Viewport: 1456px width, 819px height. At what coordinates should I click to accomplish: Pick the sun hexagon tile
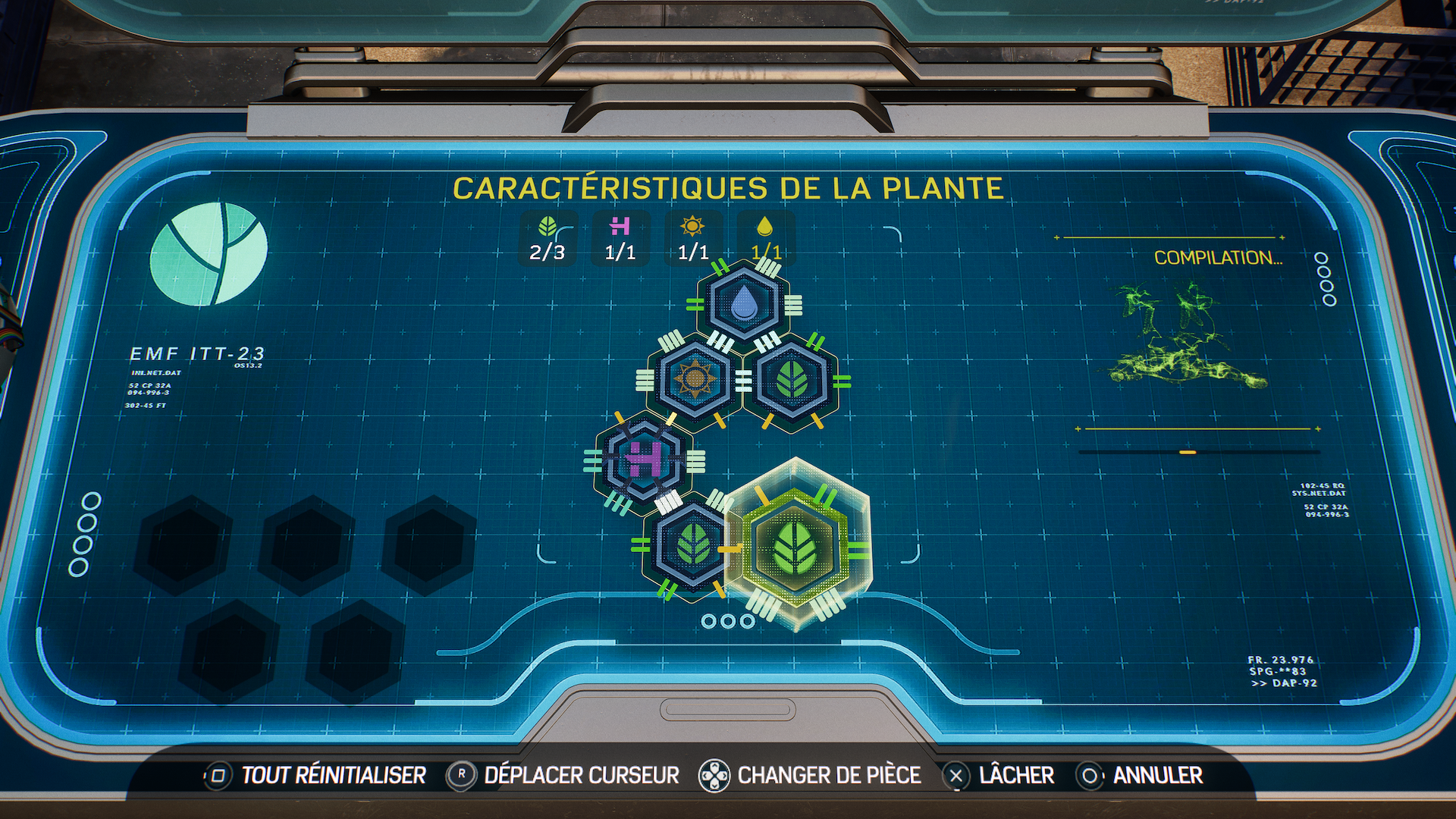coord(695,379)
